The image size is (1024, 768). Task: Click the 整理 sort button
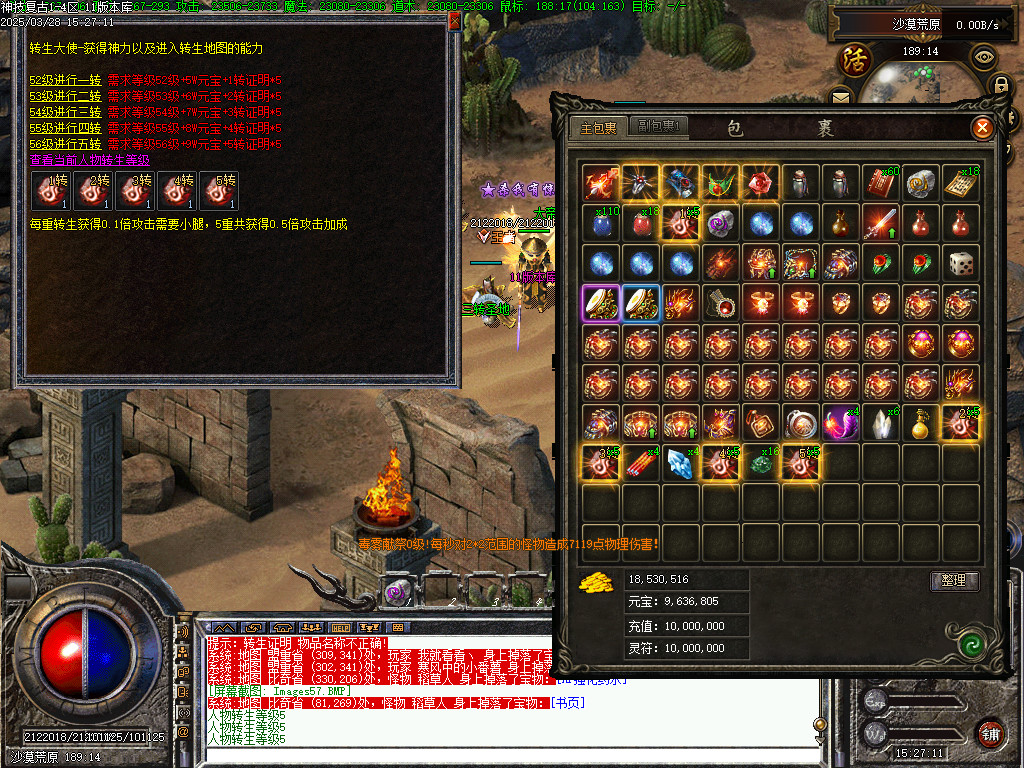click(954, 580)
